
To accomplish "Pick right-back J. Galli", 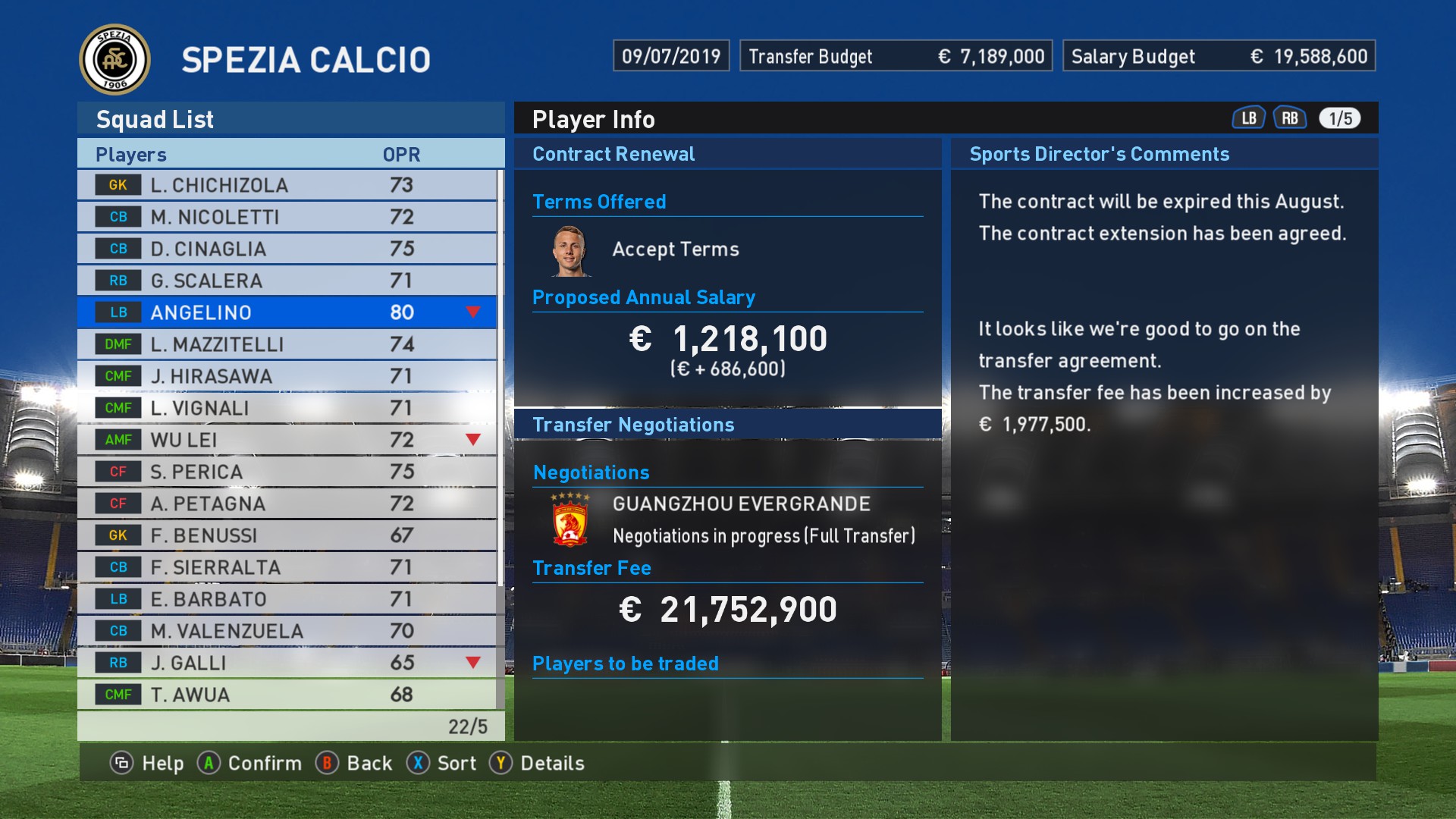I will [x=287, y=663].
